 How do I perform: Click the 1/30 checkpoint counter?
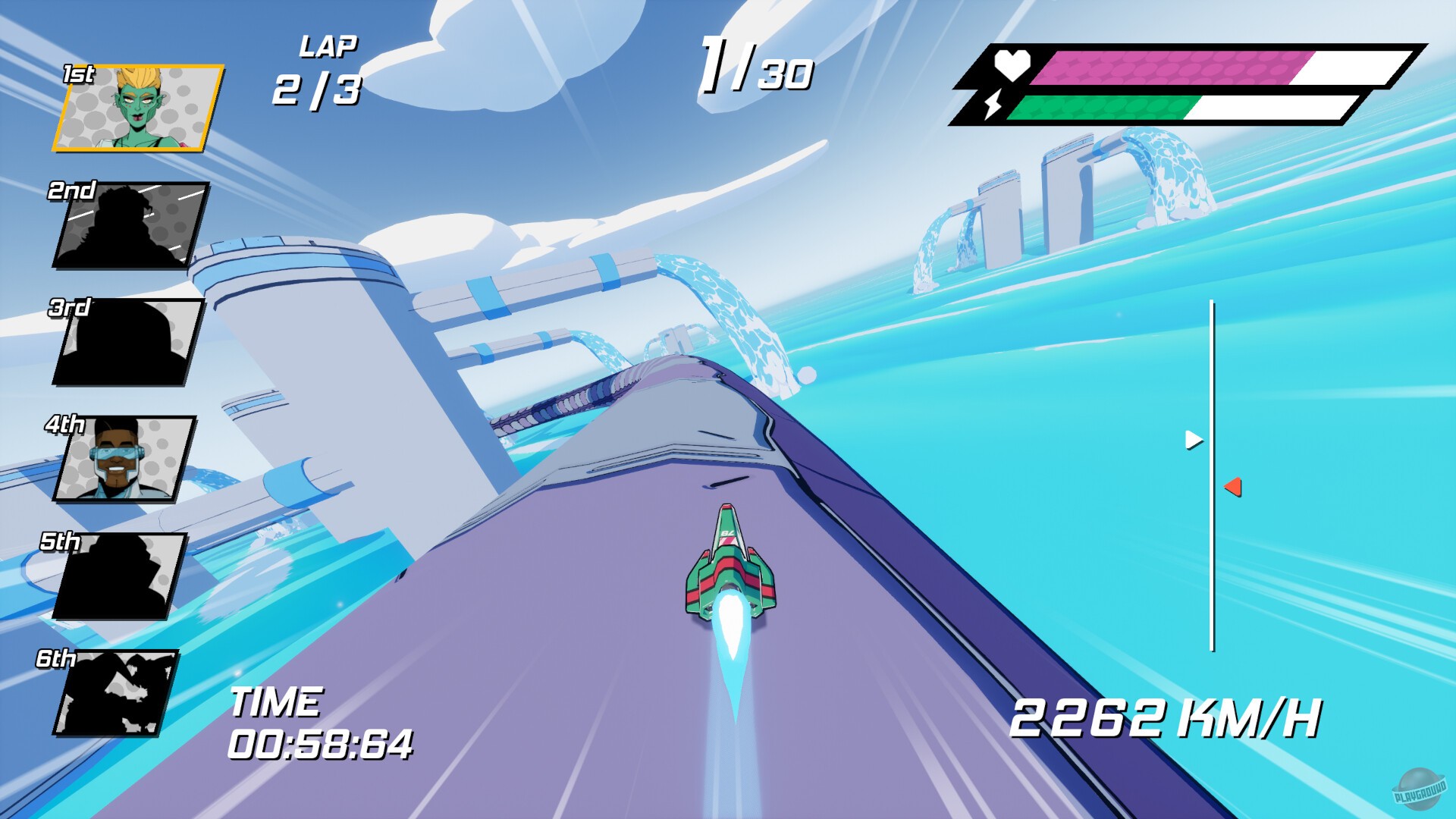[x=755, y=68]
